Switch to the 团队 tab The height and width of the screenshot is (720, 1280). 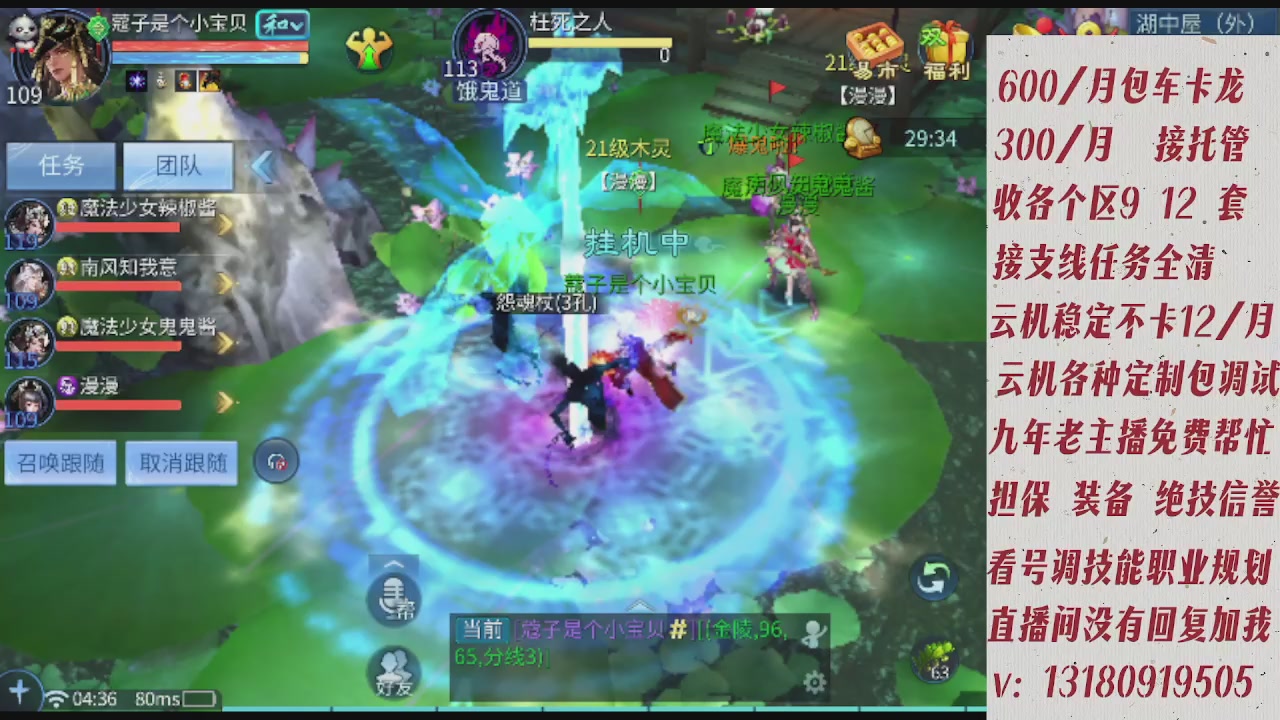(x=177, y=166)
